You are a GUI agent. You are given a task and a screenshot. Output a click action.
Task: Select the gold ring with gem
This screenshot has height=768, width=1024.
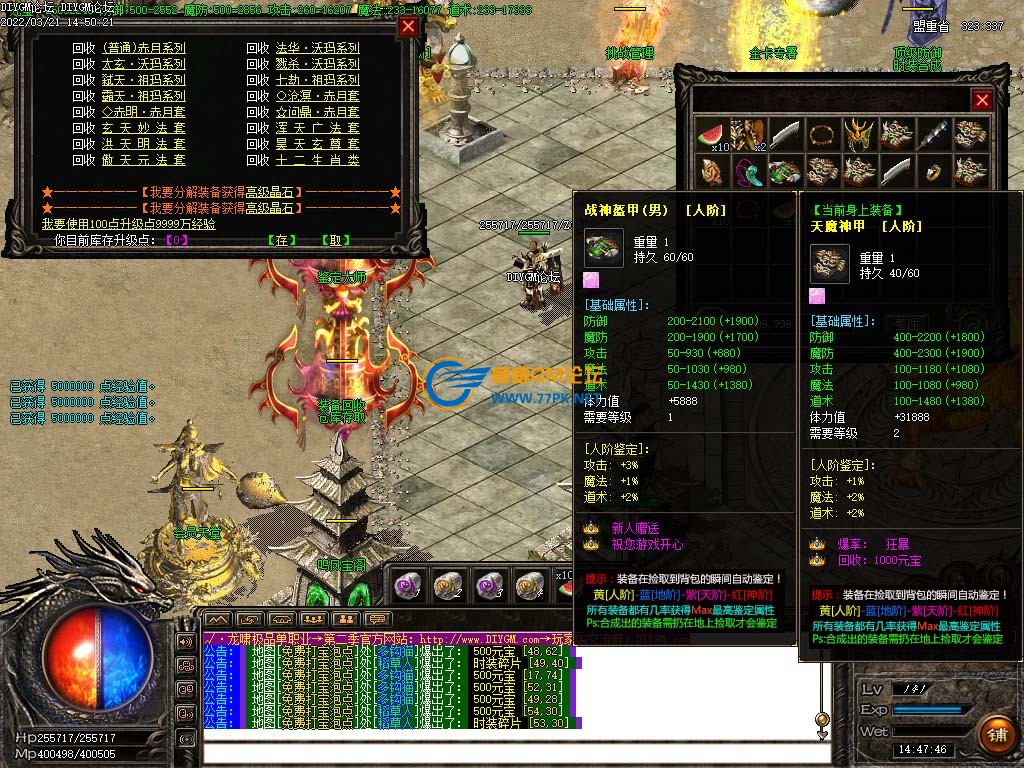tap(932, 171)
